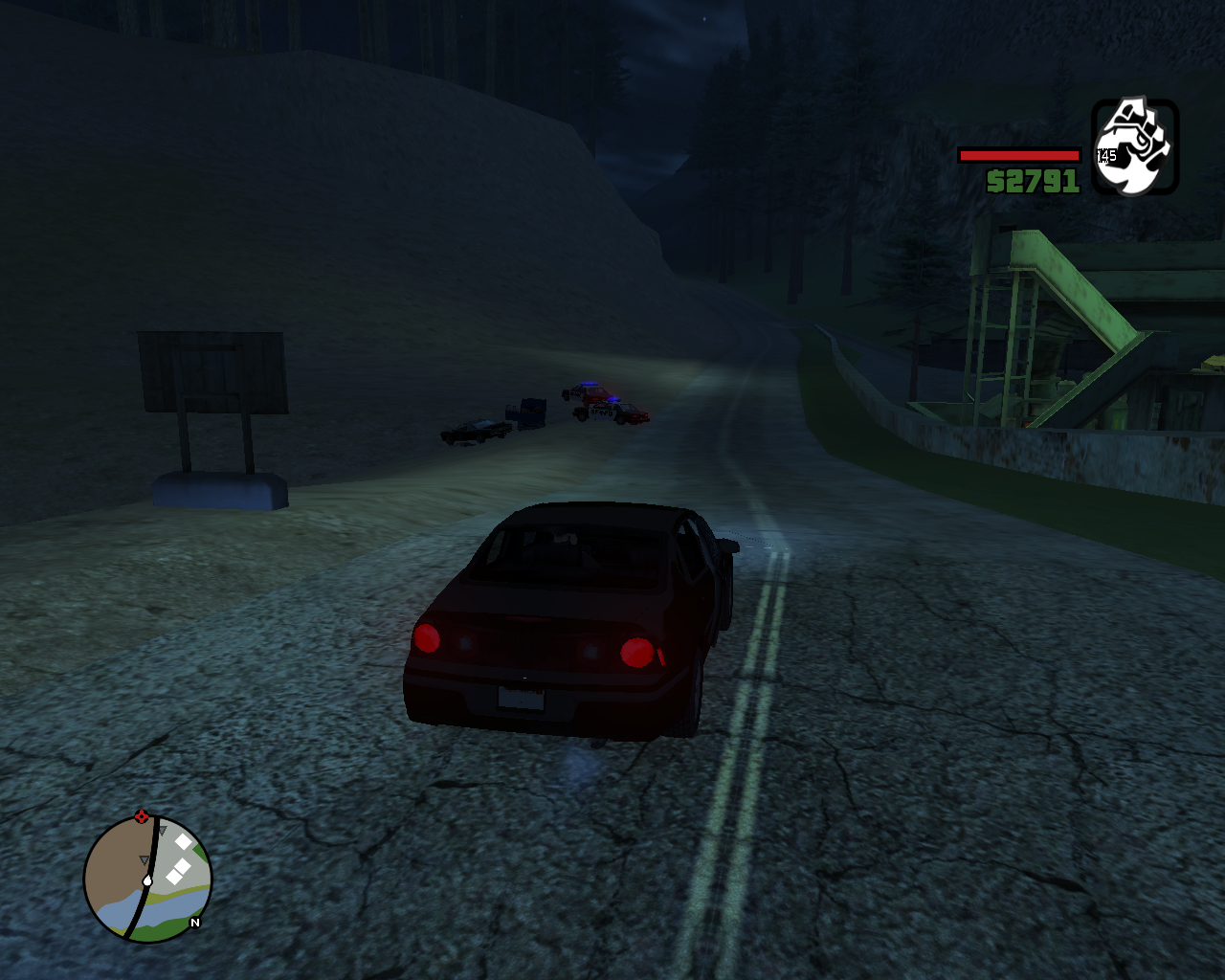Click the north N indicator on the radar
The width and height of the screenshot is (1225, 980).
195,923
